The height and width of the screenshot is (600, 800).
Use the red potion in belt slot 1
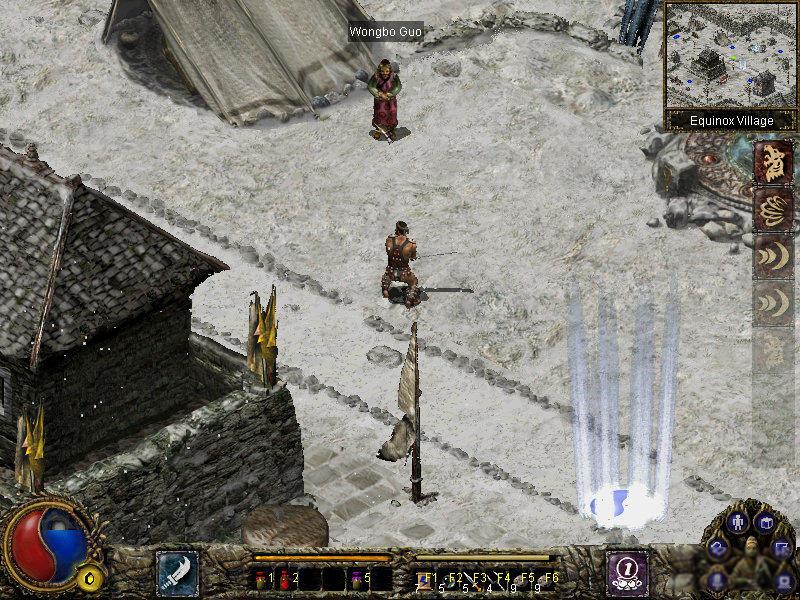tap(263, 578)
